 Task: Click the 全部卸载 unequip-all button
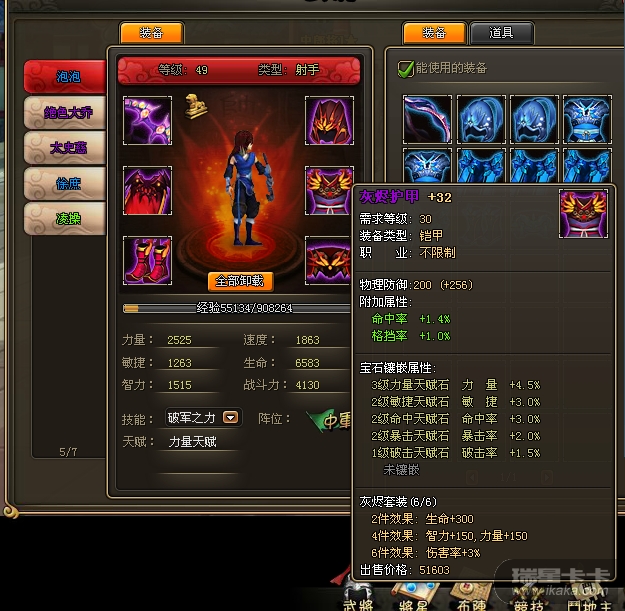pyautogui.click(x=240, y=281)
